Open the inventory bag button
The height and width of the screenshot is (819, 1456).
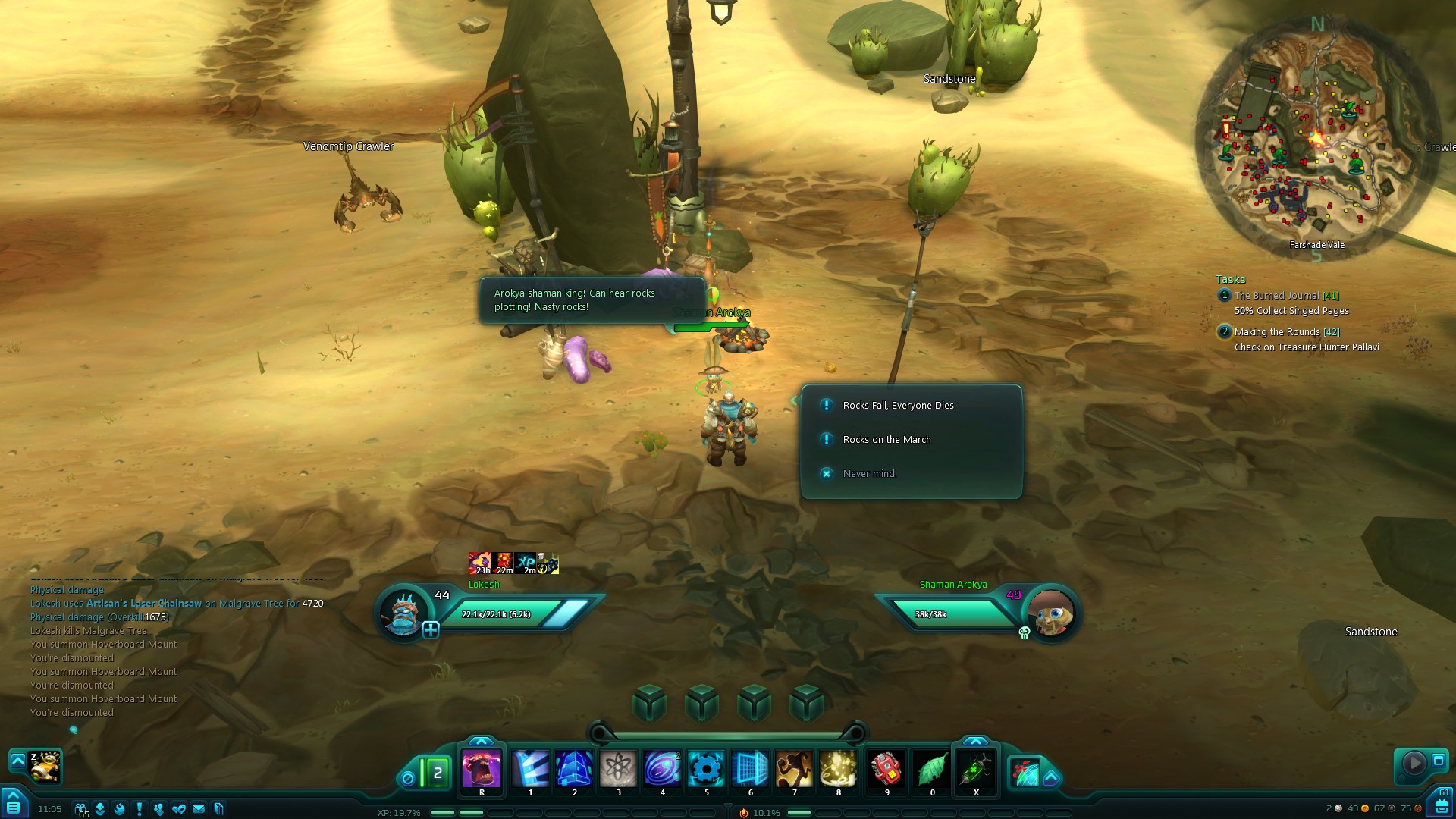pyautogui.click(x=1442, y=805)
